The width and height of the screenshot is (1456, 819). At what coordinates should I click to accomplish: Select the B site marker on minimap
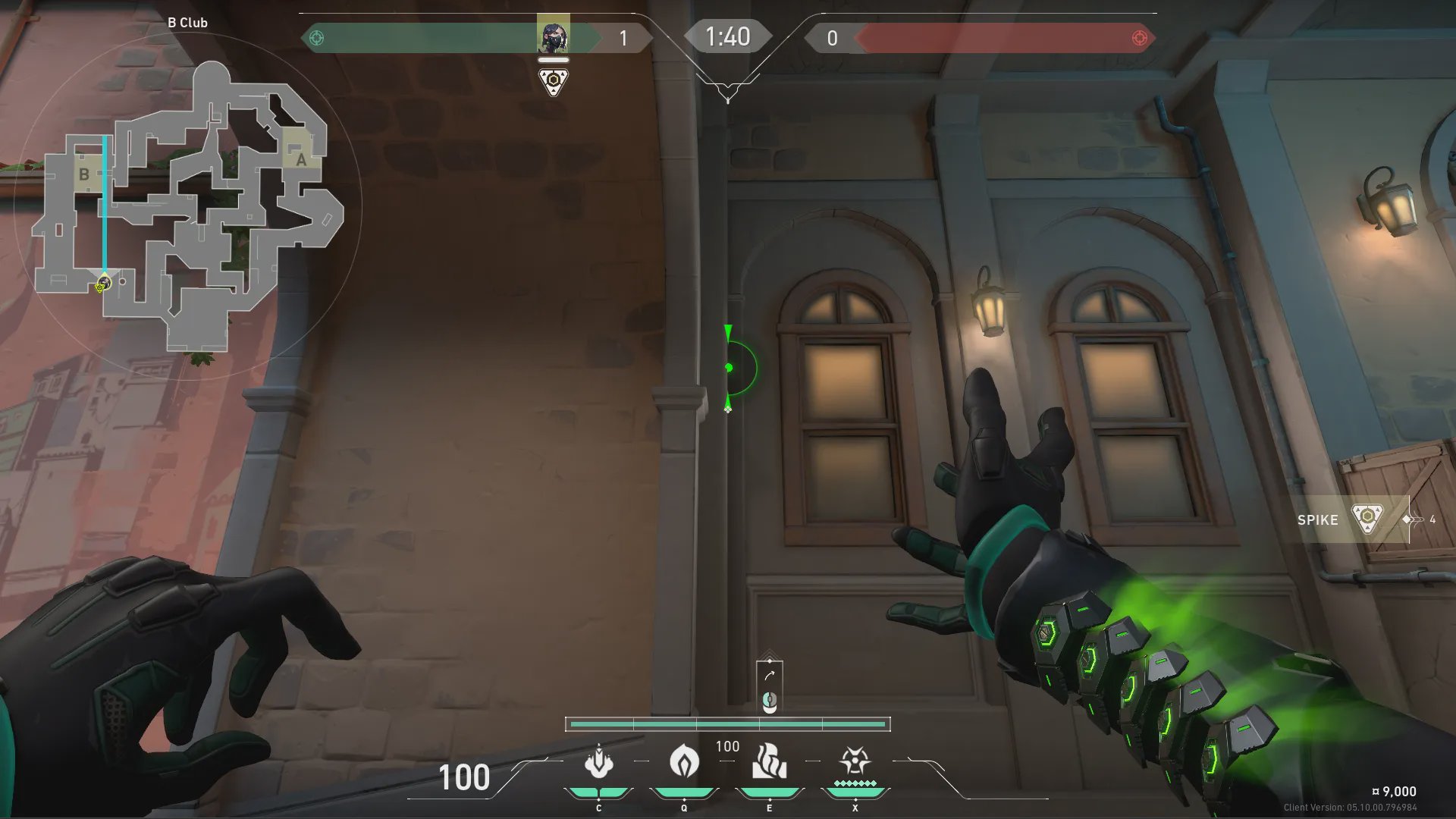pos(84,174)
